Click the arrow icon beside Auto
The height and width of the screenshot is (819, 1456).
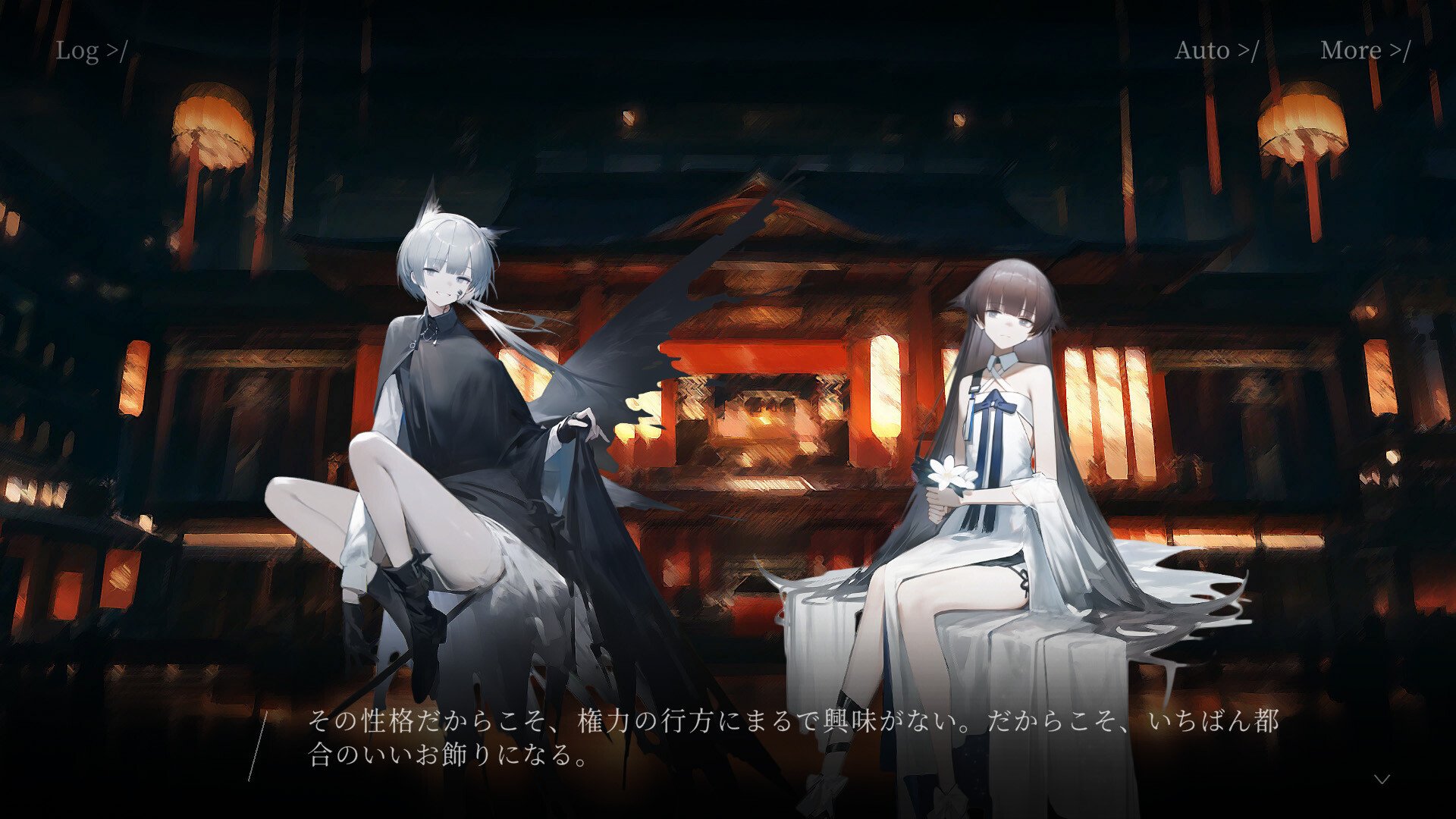1247,51
